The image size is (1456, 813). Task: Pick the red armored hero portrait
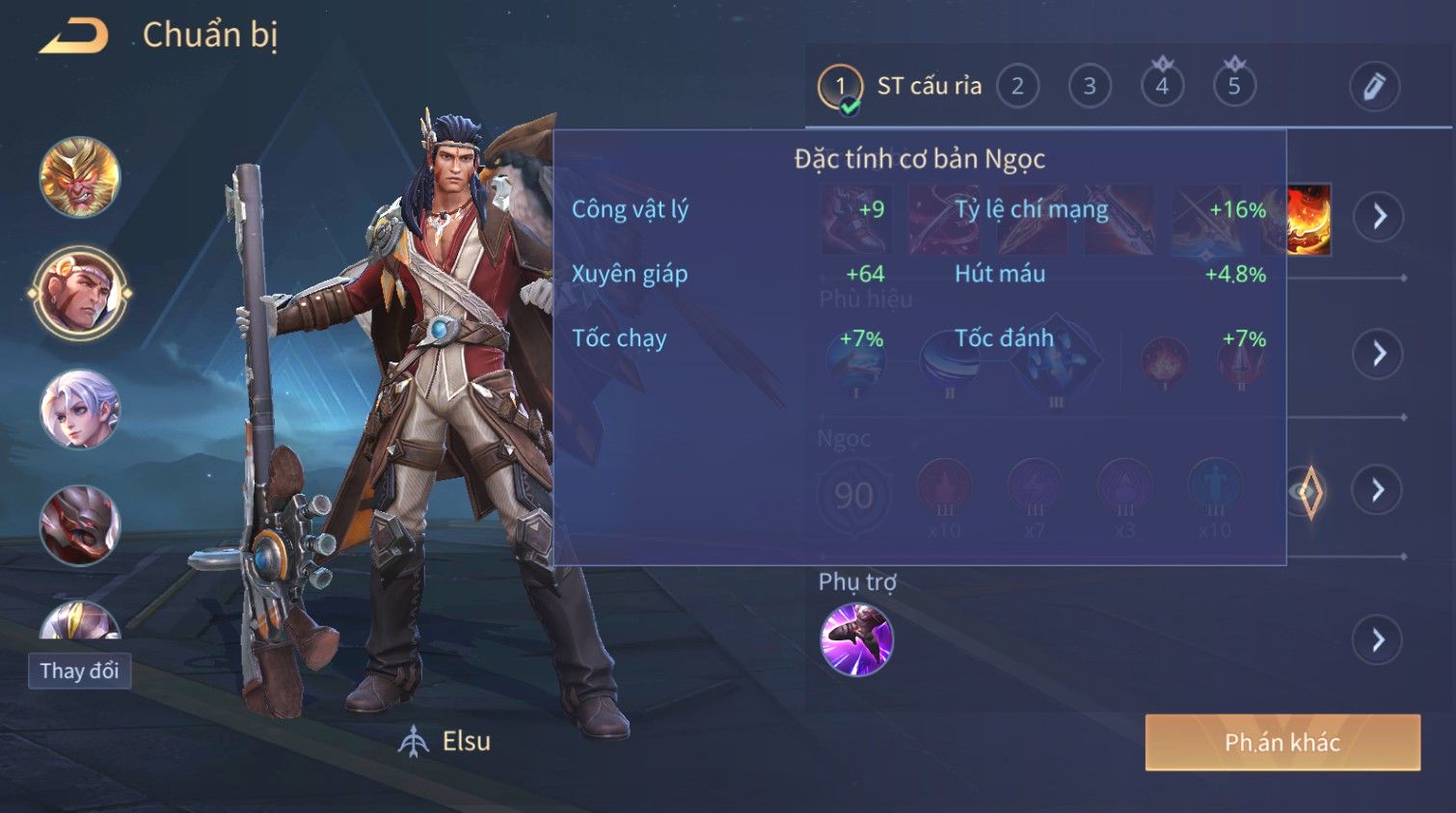80,525
